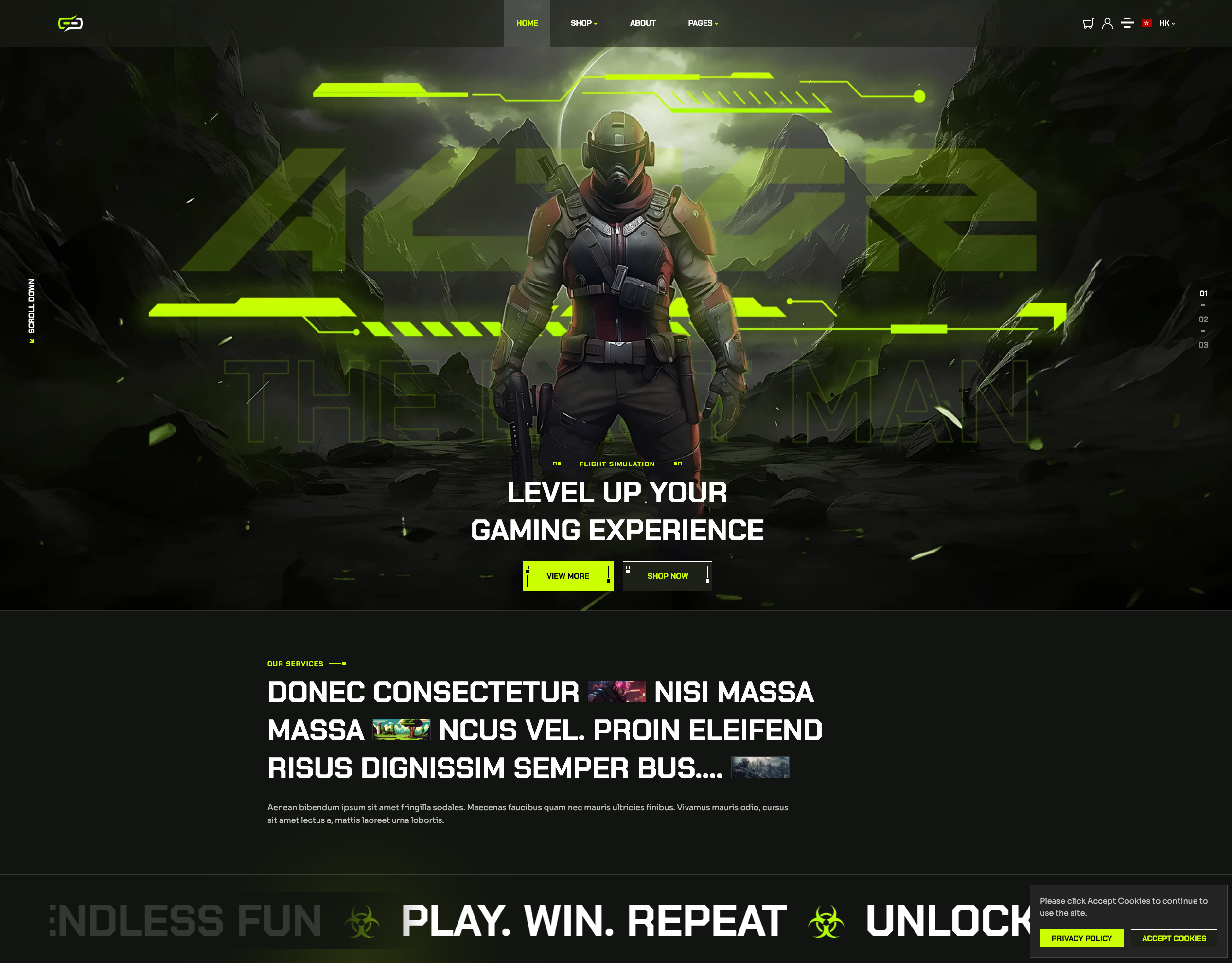Click the Hong Kong flag icon

point(1147,22)
